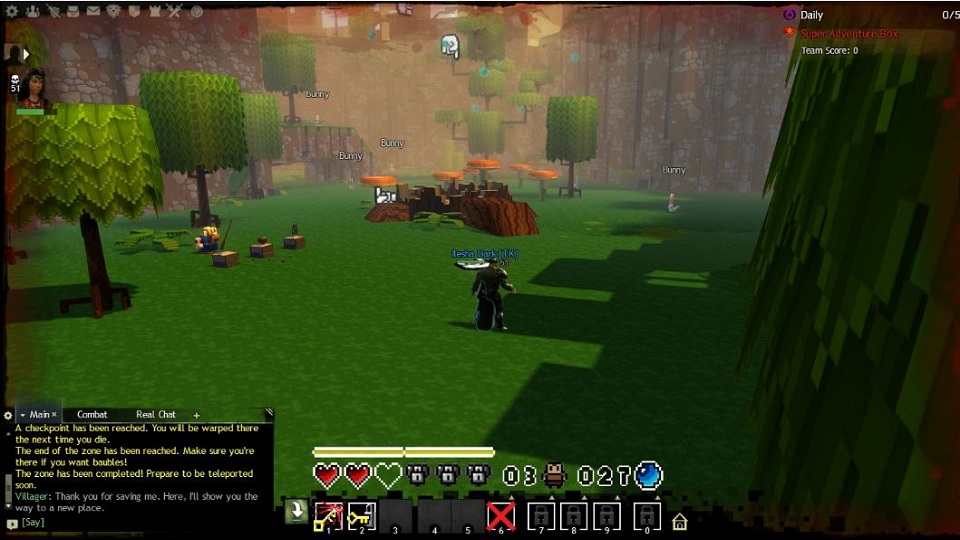The width and height of the screenshot is (960, 540).
Task: Switch to the Combat chat tab
Action: (92, 414)
